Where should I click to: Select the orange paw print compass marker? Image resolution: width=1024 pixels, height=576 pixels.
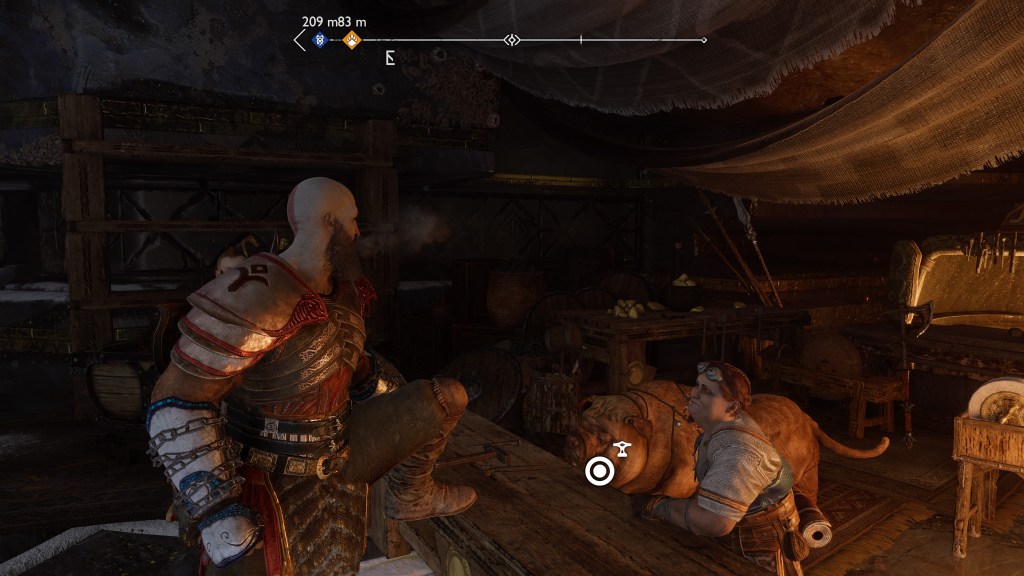pyautogui.click(x=351, y=40)
